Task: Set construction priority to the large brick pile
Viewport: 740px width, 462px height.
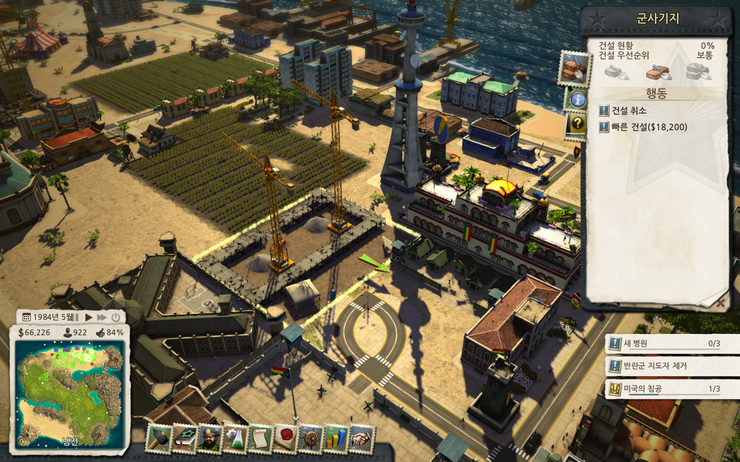Action: [x=698, y=72]
